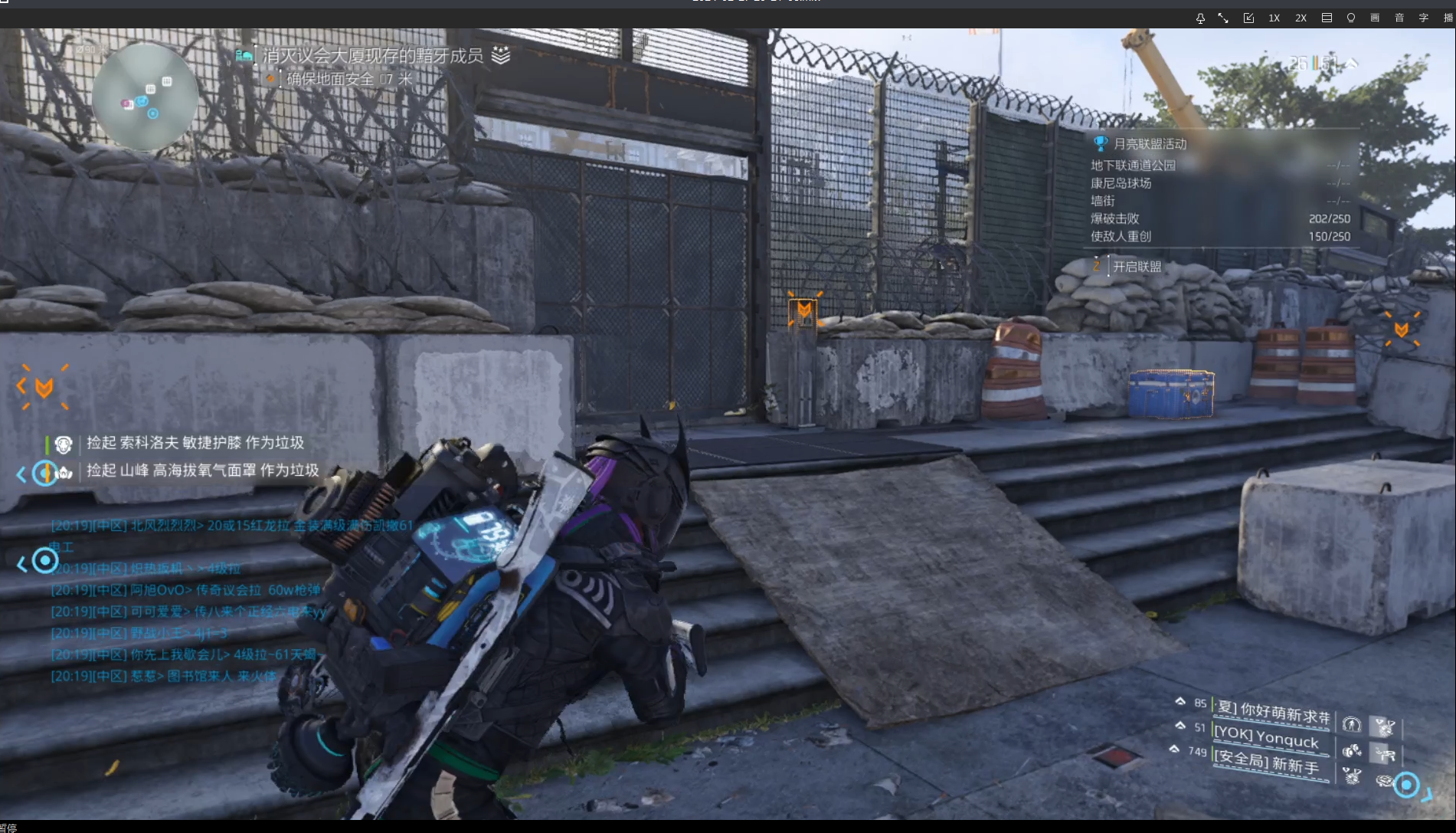Click the 索科洛夫 敏捷护膝 loot notification
Screen dimensions: 1456x833
pyautogui.click(x=195, y=443)
